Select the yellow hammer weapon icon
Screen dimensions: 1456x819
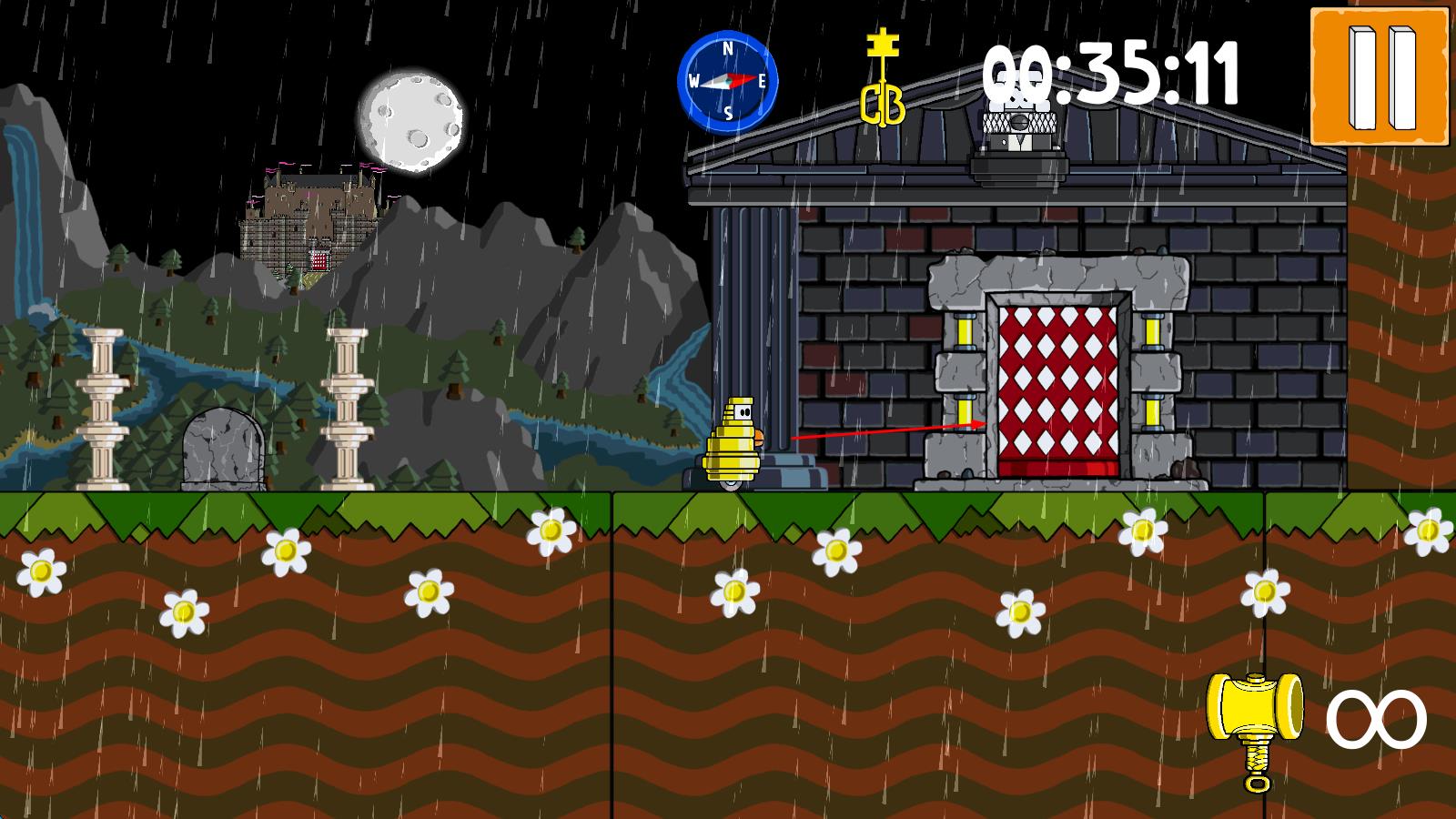[1254, 726]
